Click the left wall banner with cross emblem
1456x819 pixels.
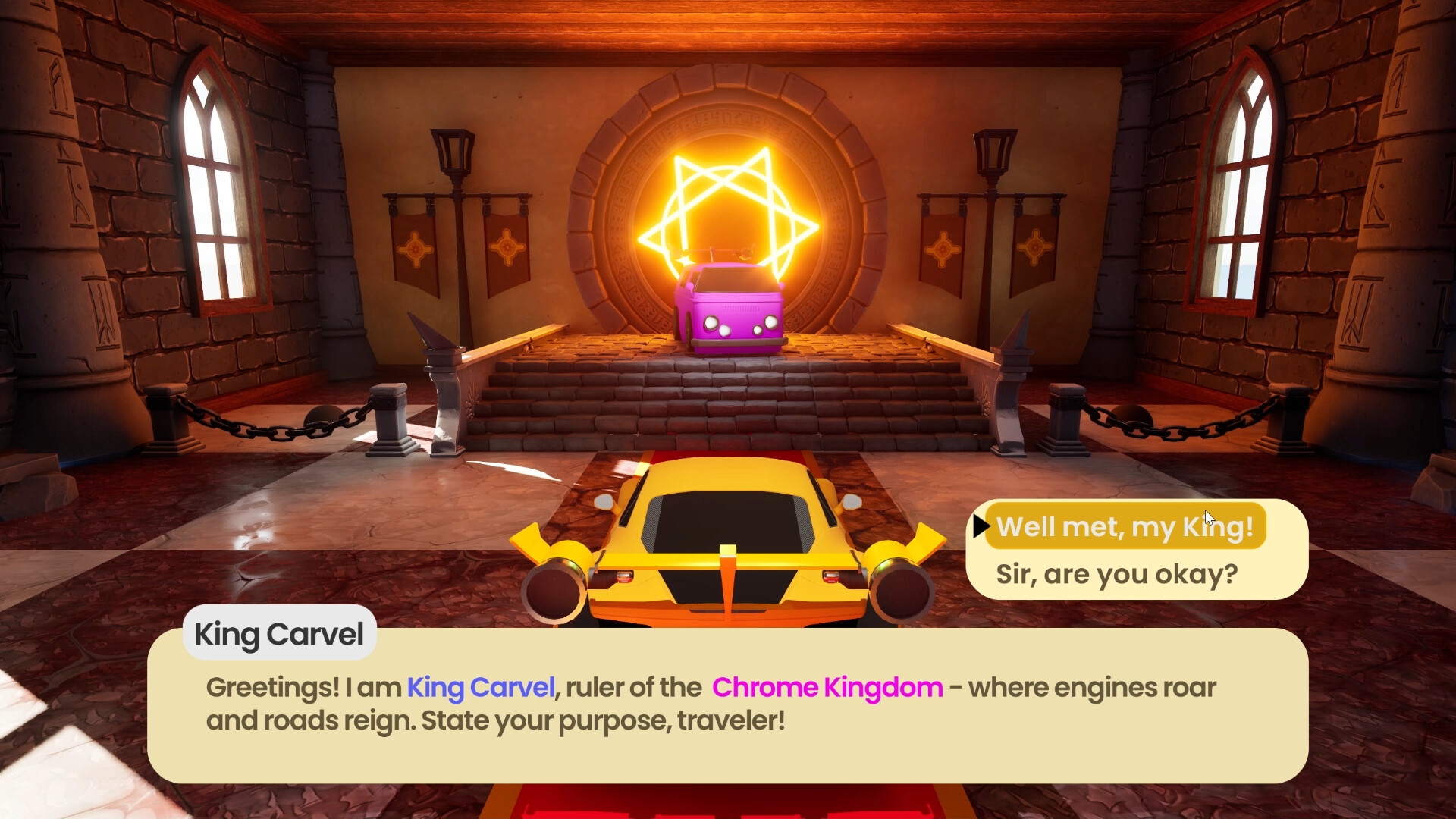click(x=413, y=250)
